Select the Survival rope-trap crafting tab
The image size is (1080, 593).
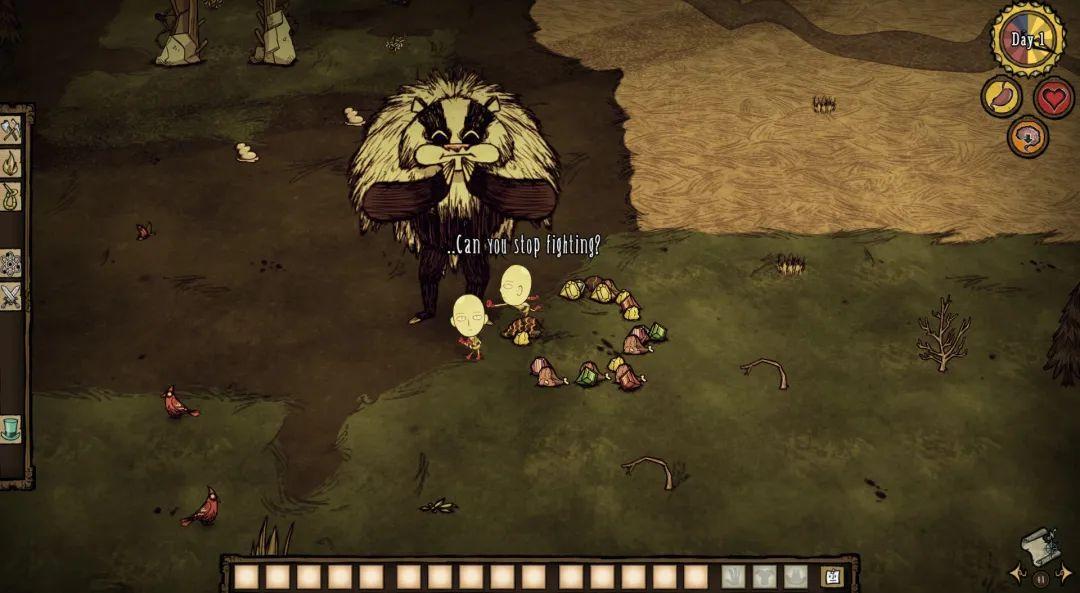click(x=11, y=195)
